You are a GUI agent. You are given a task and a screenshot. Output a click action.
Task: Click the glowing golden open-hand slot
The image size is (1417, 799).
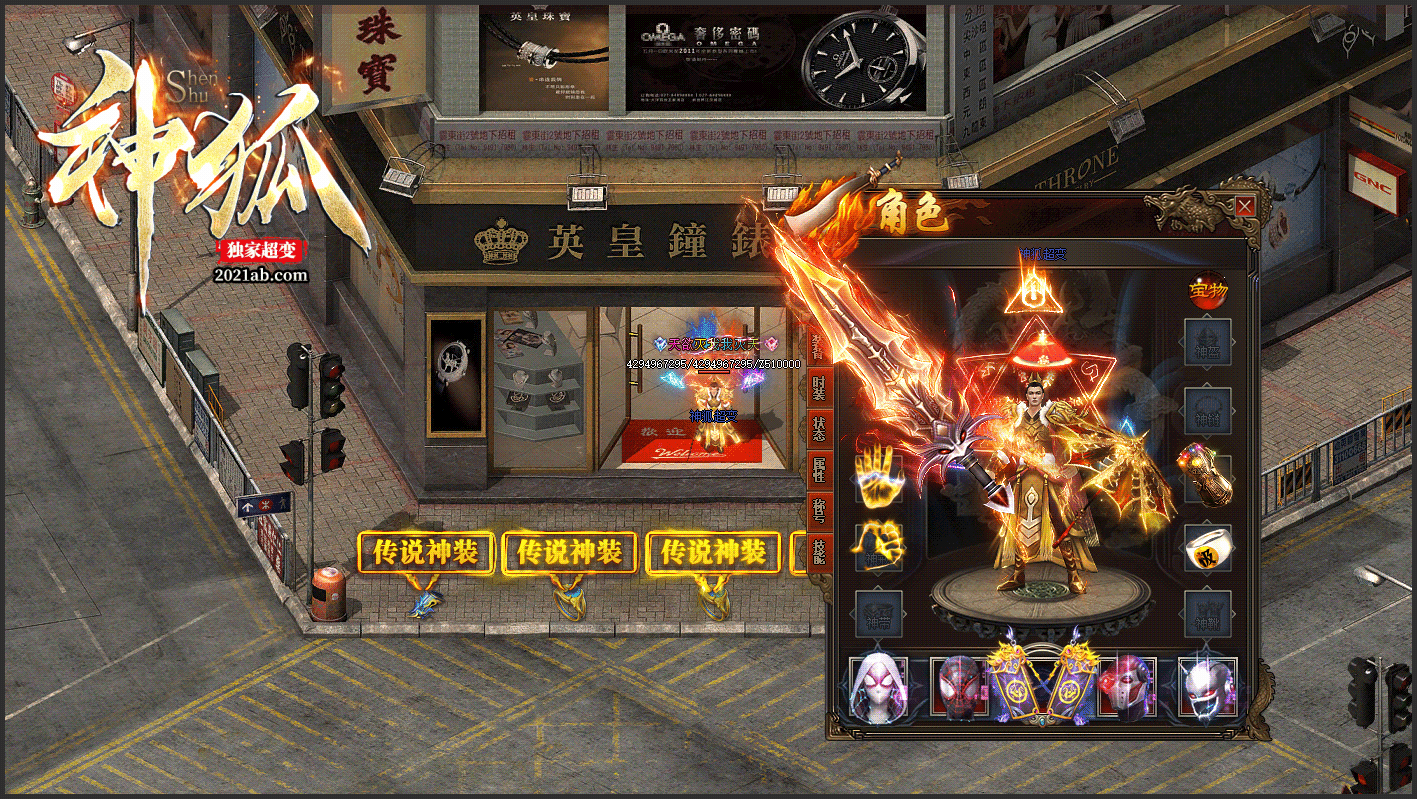[x=878, y=476]
